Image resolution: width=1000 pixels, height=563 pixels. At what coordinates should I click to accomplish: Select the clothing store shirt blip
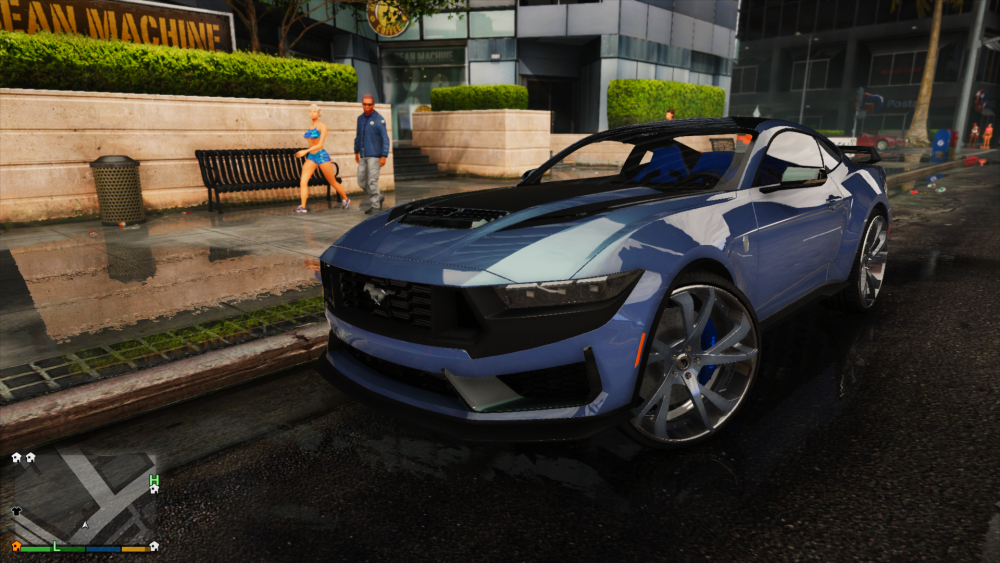16,511
